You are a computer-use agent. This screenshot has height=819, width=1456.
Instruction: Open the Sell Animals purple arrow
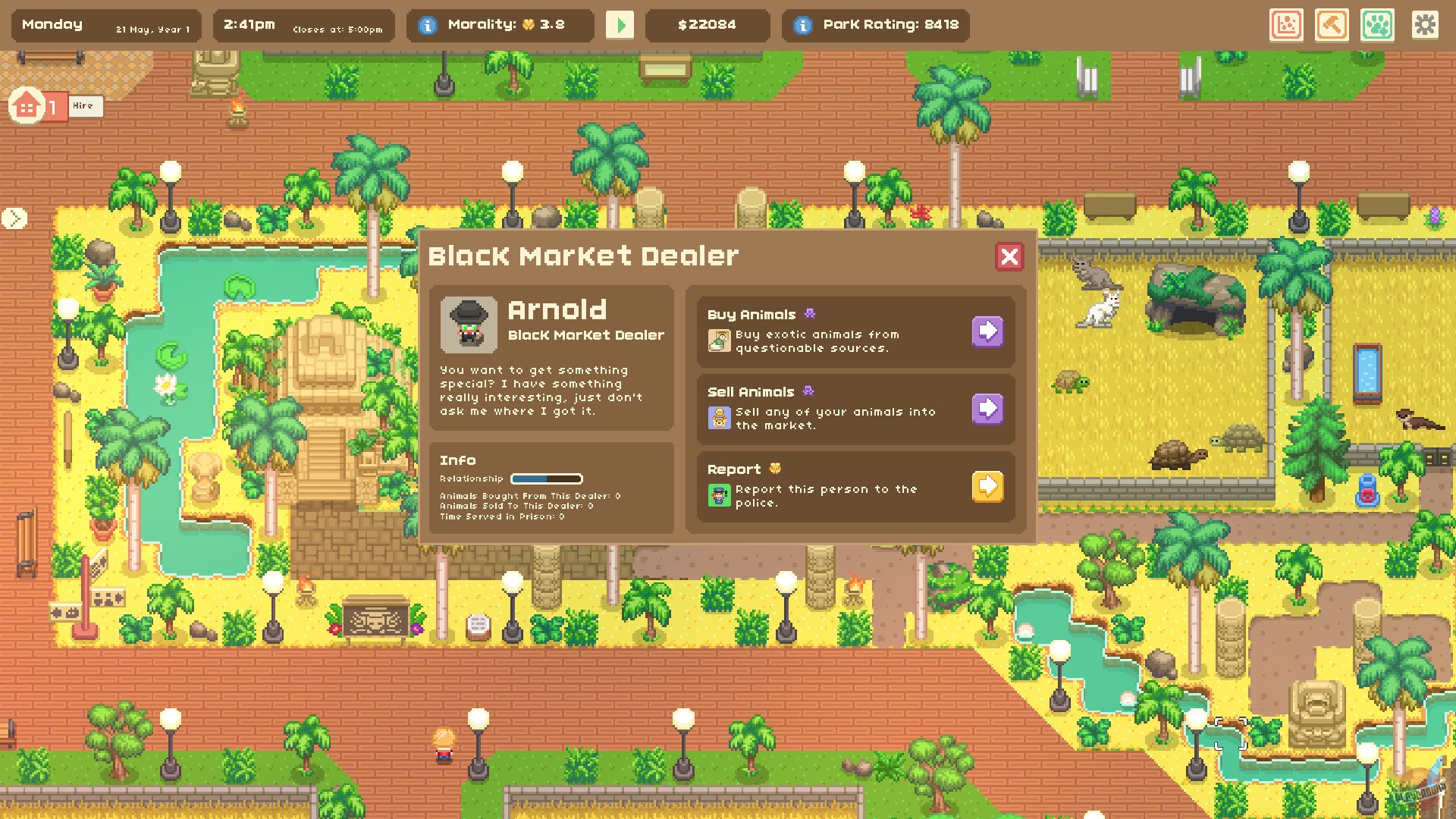(987, 409)
